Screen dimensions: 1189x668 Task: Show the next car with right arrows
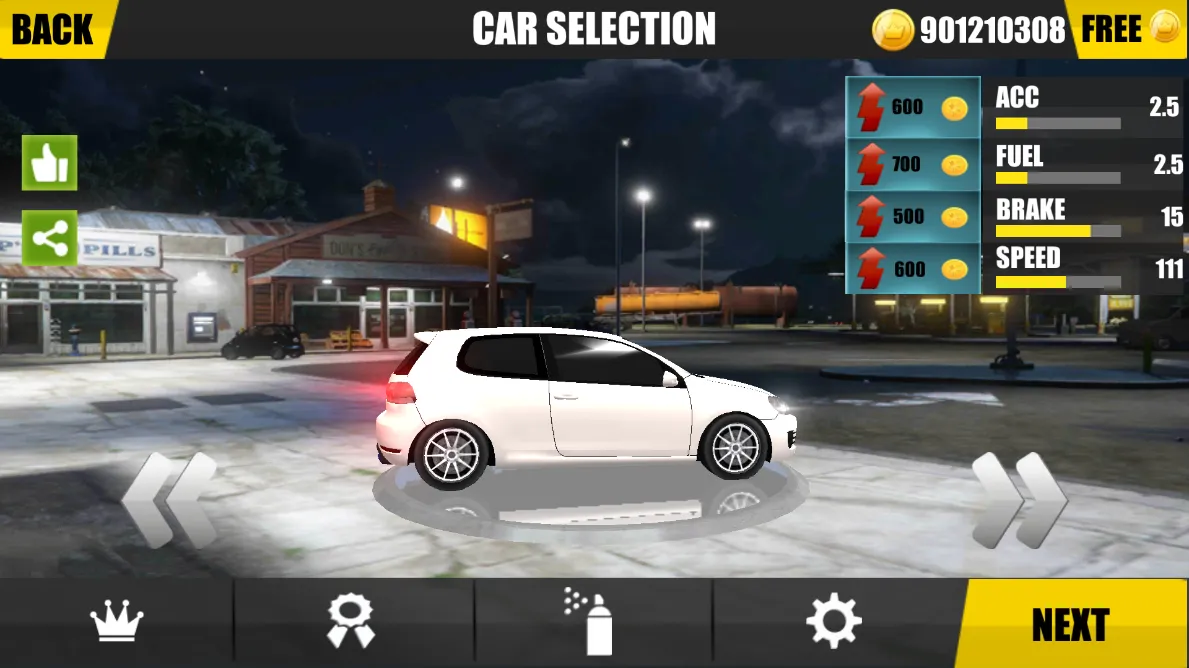pos(1019,500)
